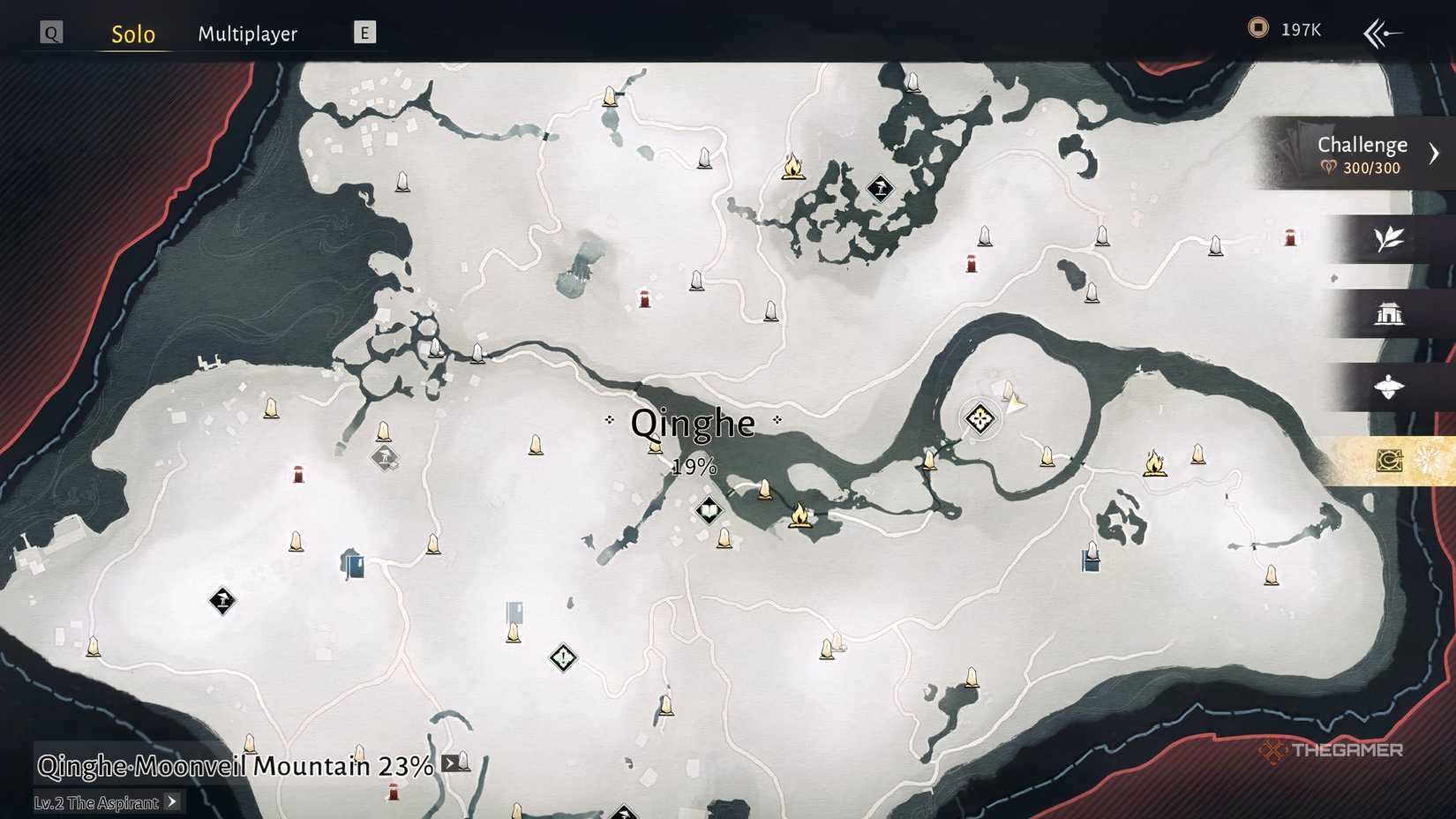
Task: Open the arrow expander beside Moonveil Mountain 23%
Action: tap(451, 764)
